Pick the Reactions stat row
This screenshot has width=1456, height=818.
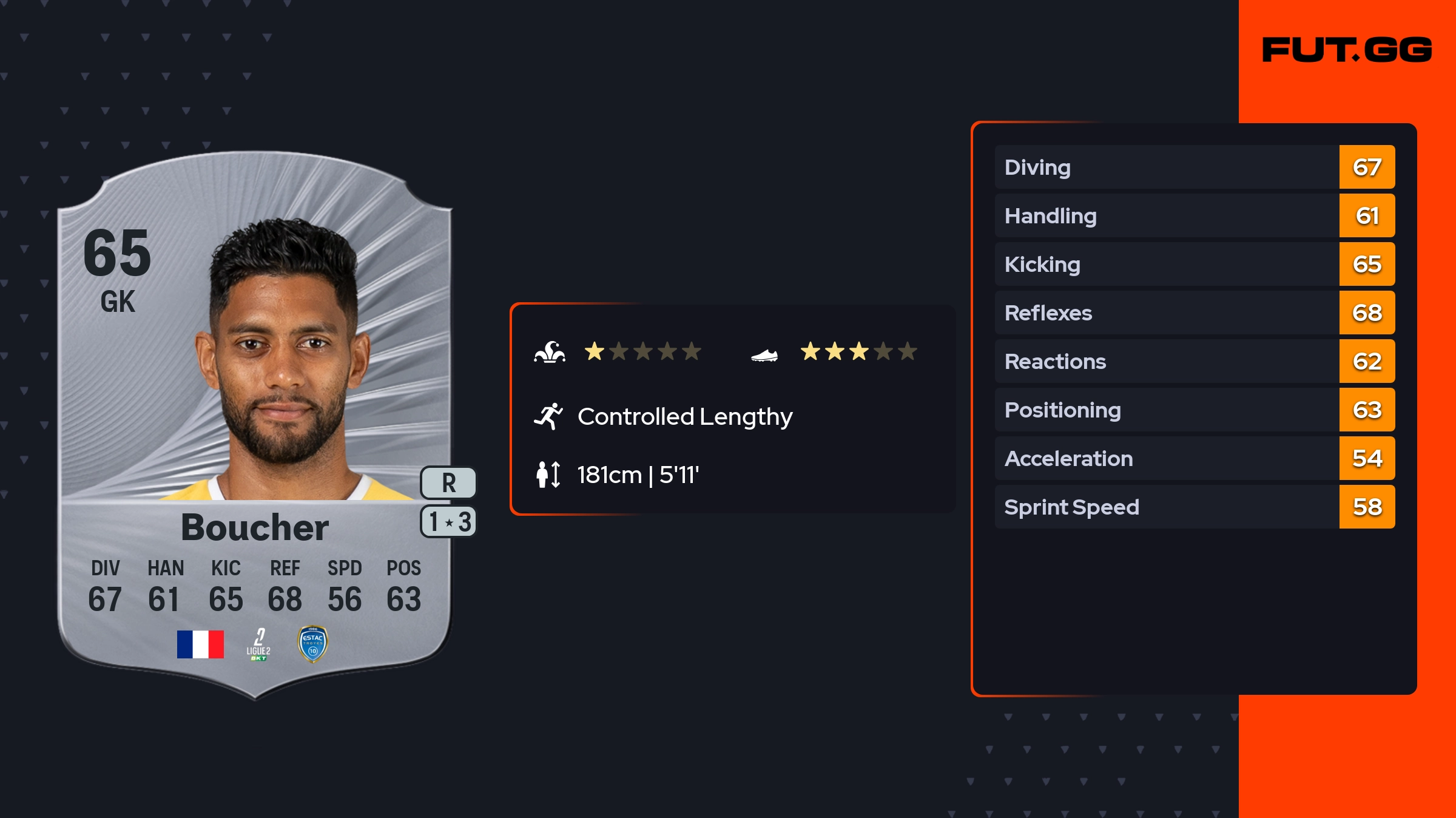[1194, 361]
